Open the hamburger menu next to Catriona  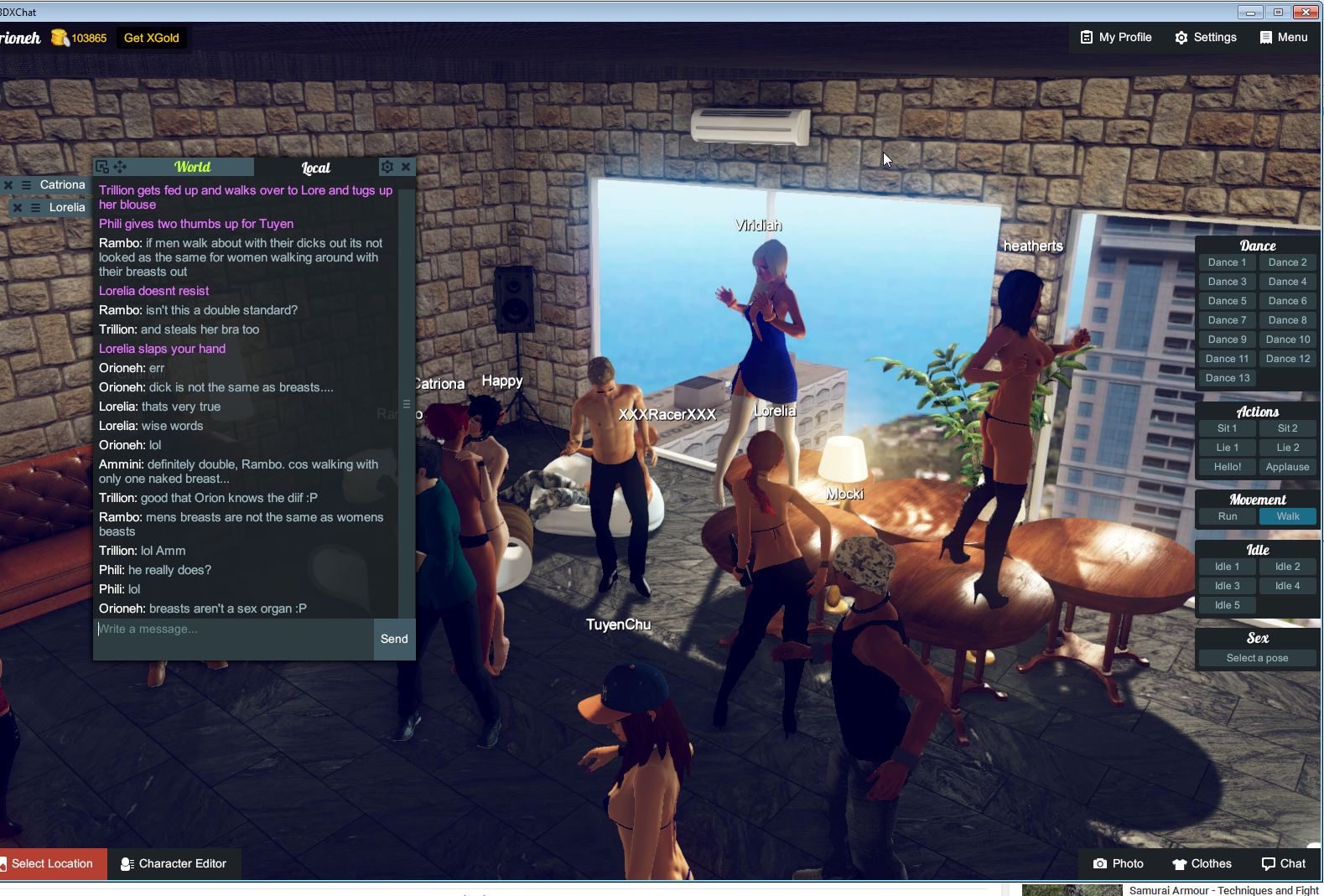tap(26, 184)
